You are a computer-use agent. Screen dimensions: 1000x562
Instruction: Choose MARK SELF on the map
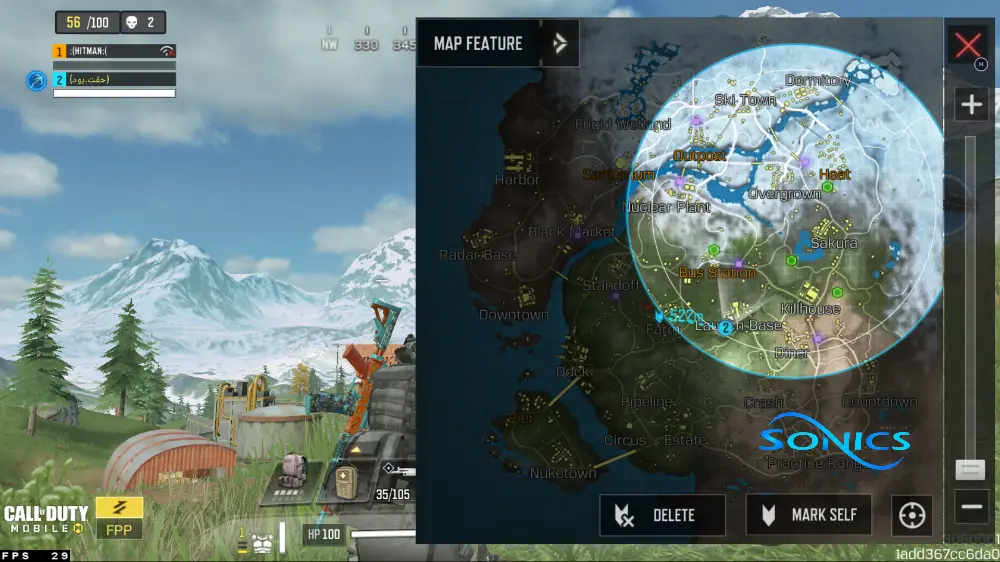tap(808, 515)
